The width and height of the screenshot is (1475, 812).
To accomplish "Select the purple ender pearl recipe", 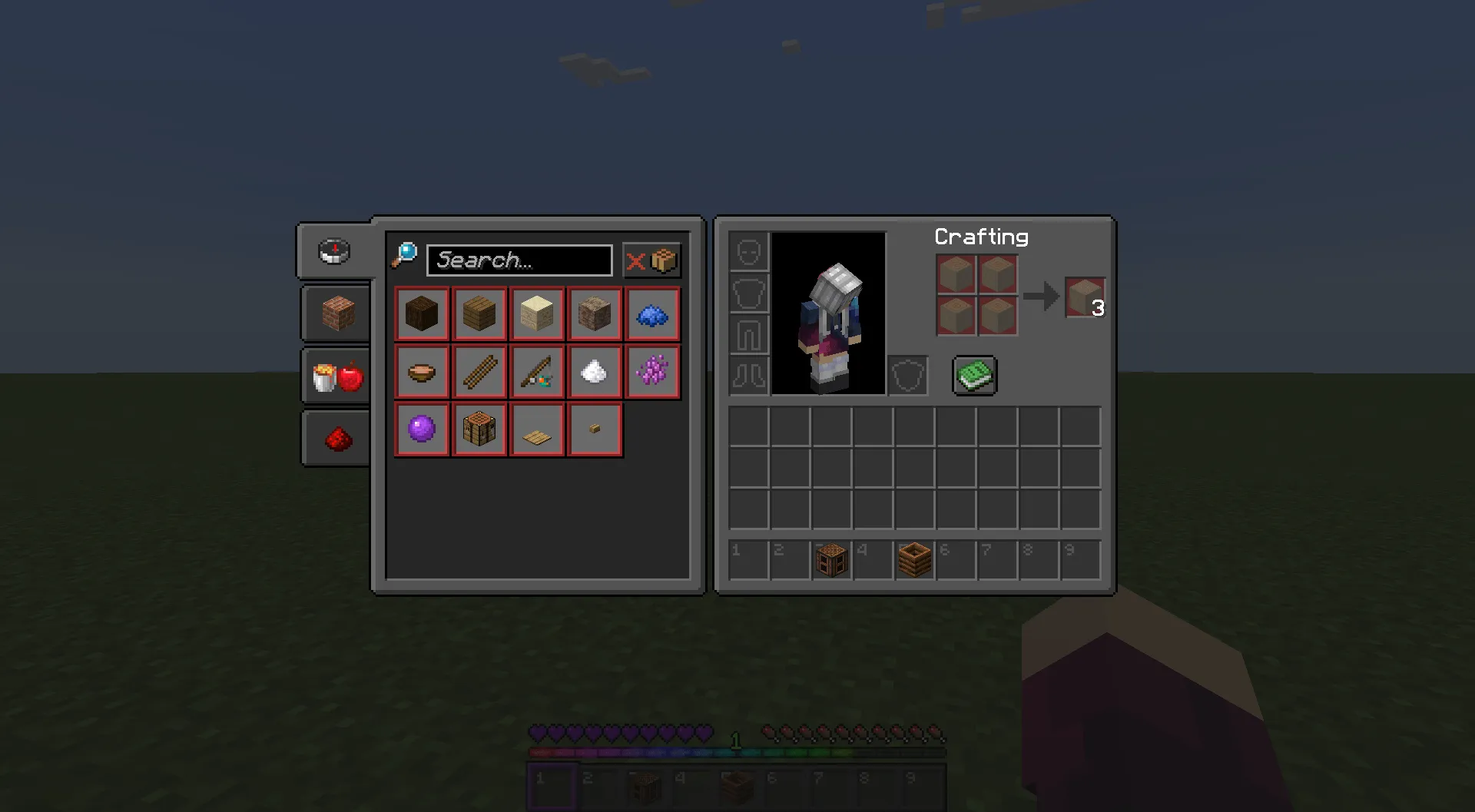I will [422, 429].
